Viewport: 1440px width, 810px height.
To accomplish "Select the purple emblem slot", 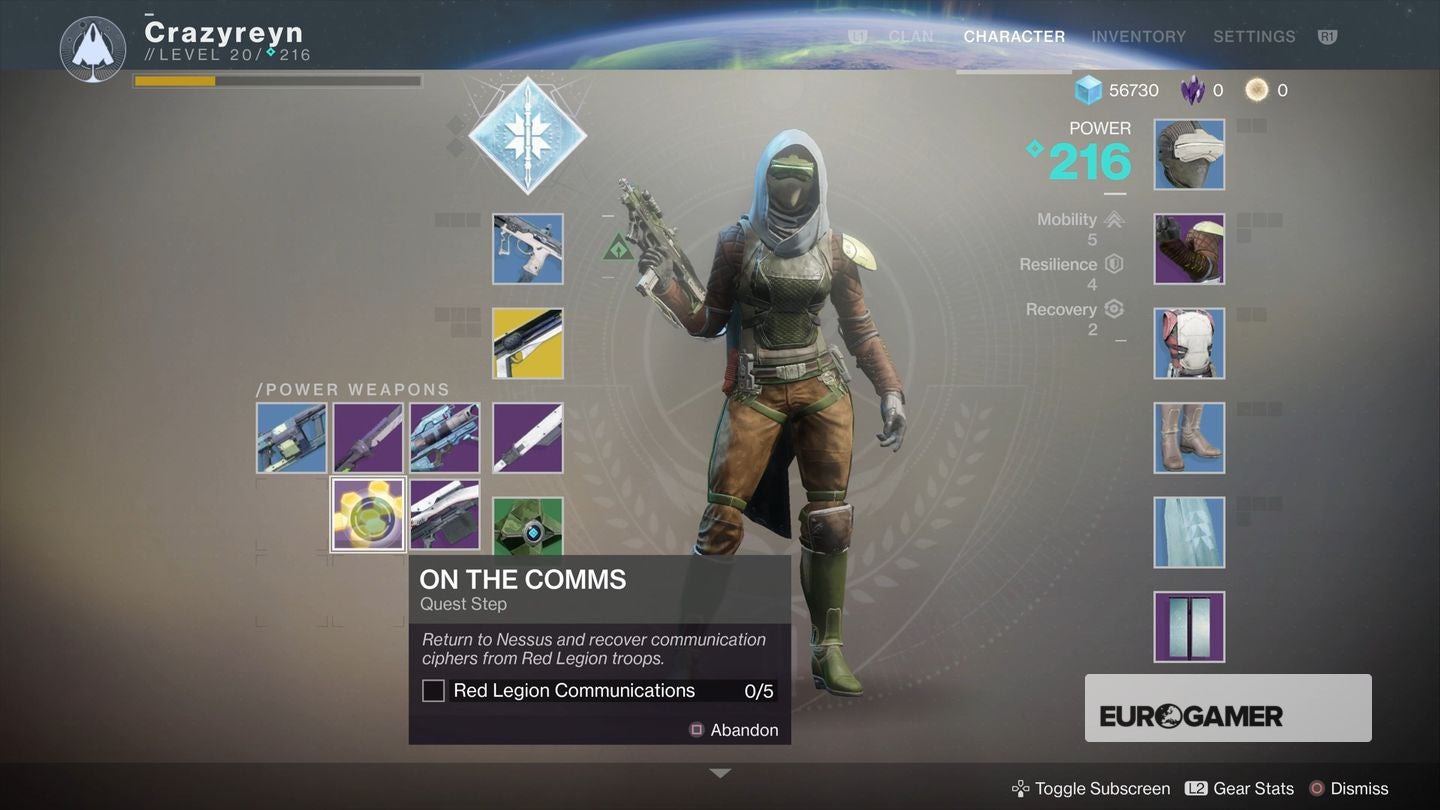I will pyautogui.click(x=1188, y=626).
